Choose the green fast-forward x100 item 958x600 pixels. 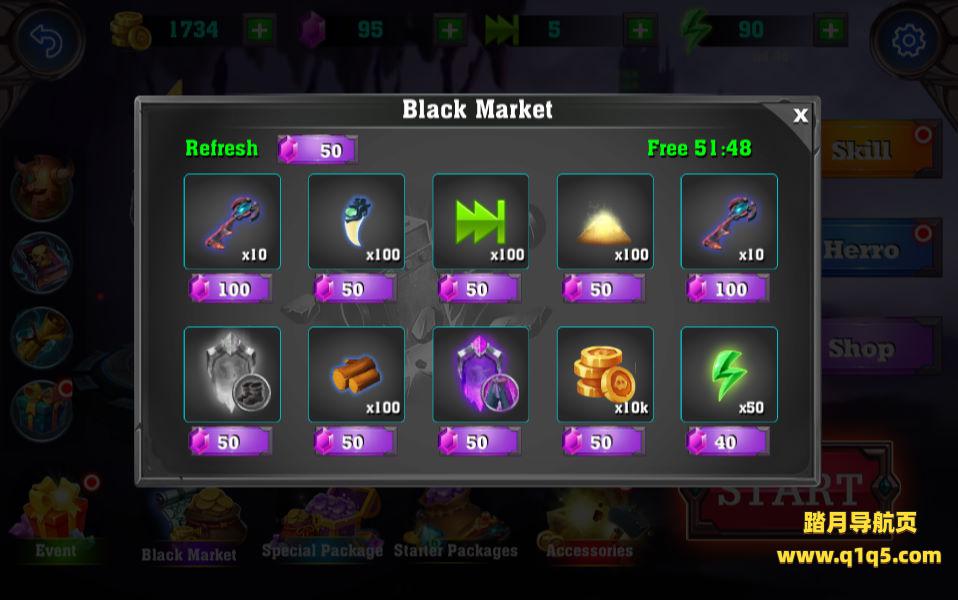(480, 221)
